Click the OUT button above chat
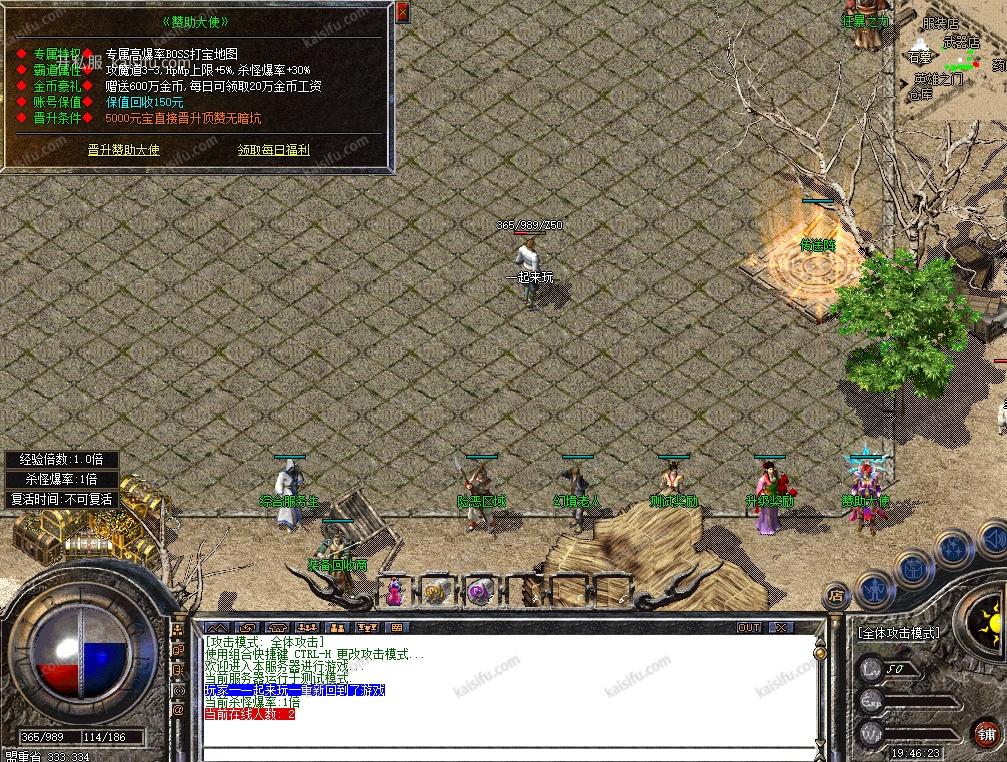Image resolution: width=1007 pixels, height=762 pixels. tap(749, 628)
